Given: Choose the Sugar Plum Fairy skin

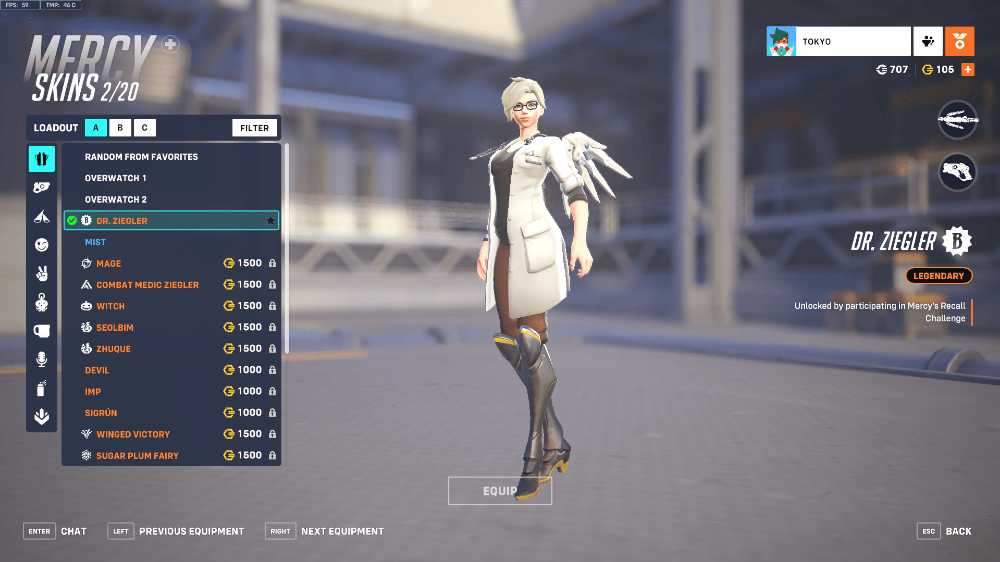Looking at the screenshot, I should (x=137, y=455).
